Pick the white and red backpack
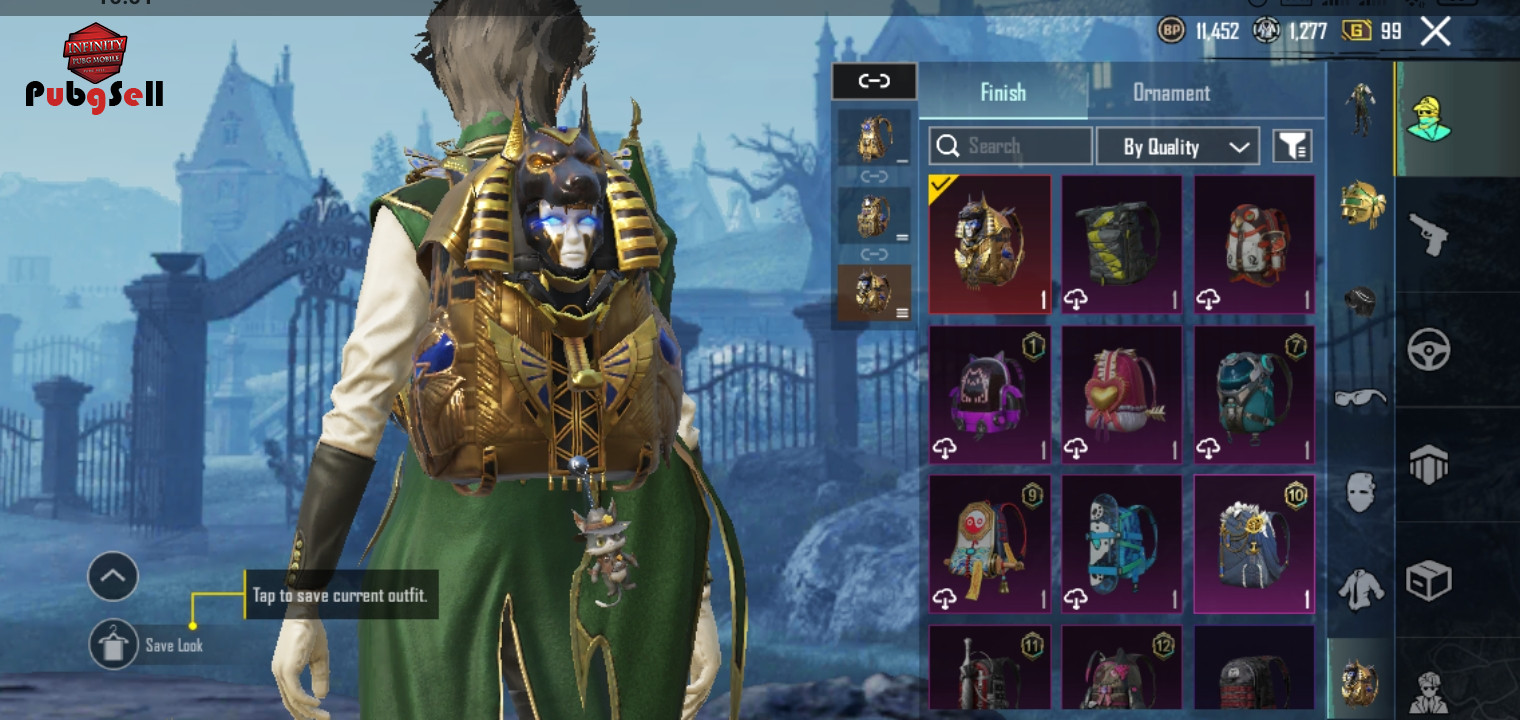The height and width of the screenshot is (720, 1520). 1254,244
